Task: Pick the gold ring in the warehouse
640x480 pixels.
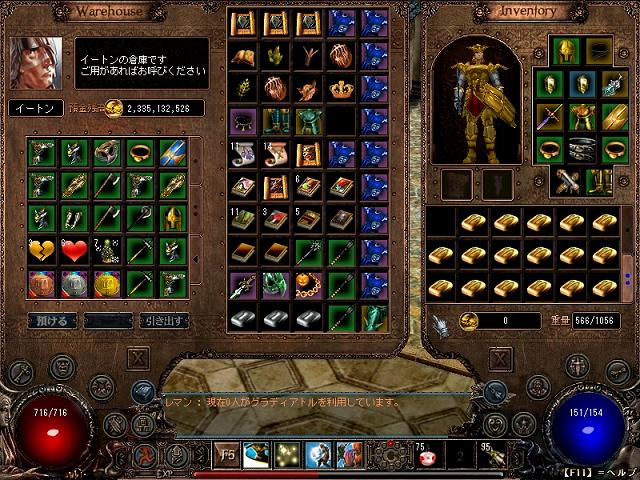Action: [x=142, y=153]
